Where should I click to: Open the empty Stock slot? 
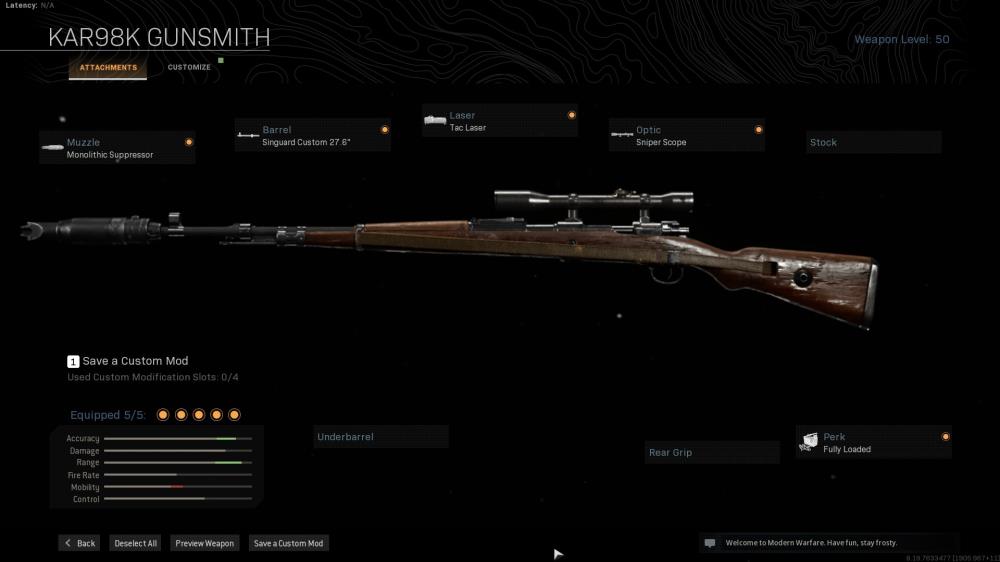point(873,142)
